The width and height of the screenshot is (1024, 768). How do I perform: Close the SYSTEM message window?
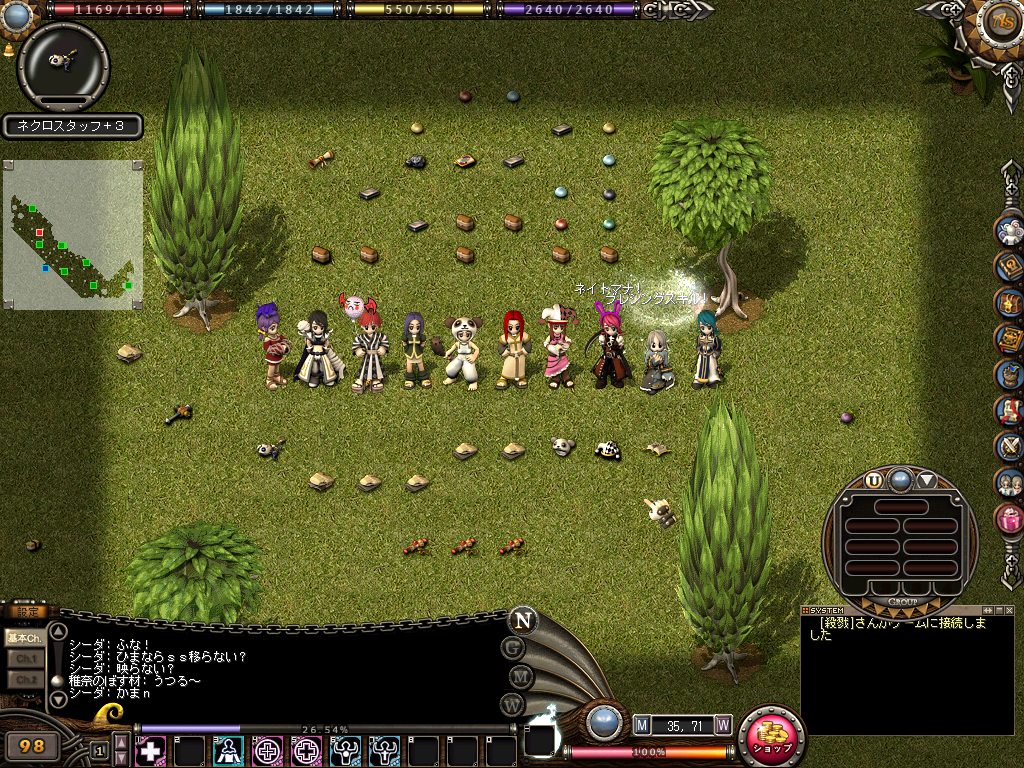(x=1008, y=610)
